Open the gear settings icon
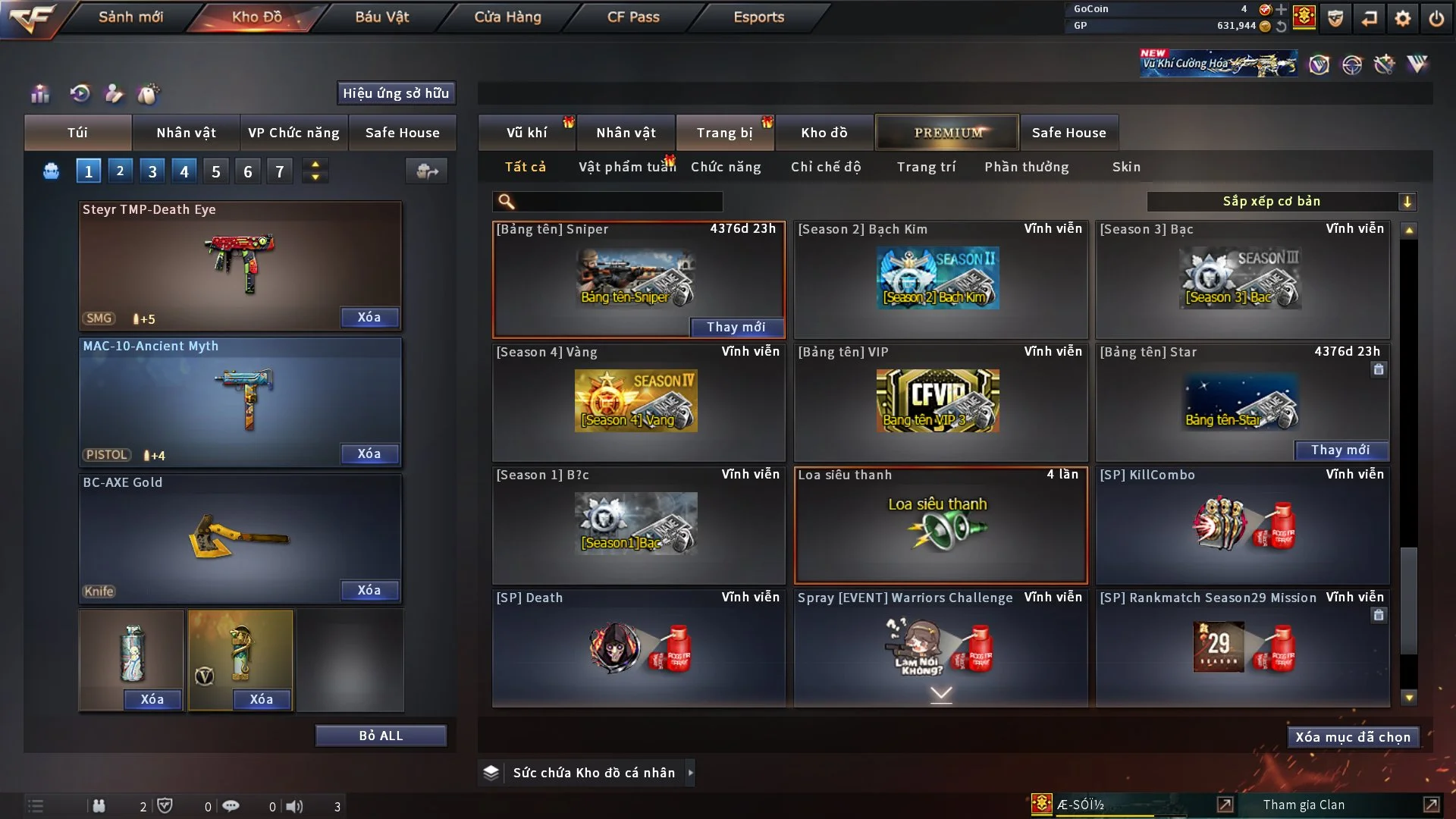The height and width of the screenshot is (819, 1456). [1403, 18]
